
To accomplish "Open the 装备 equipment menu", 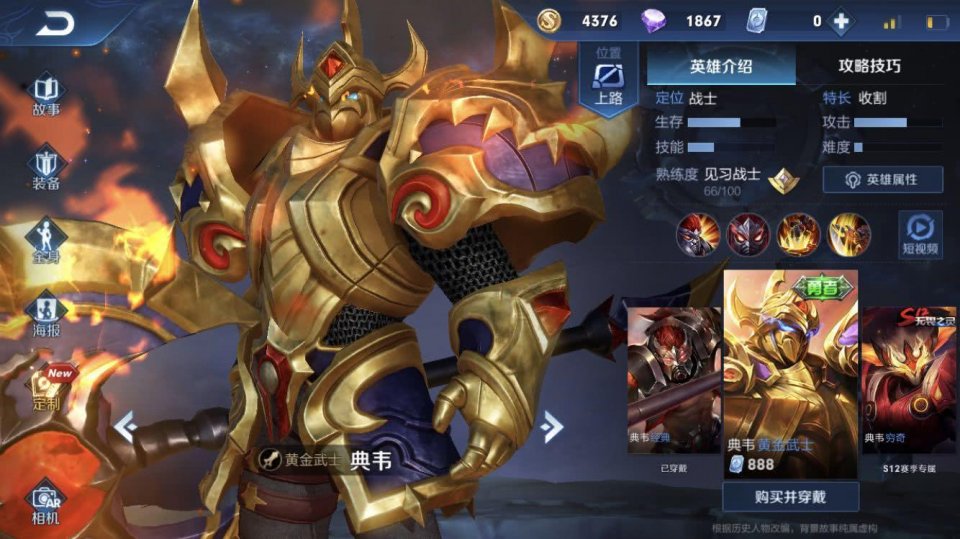I will [46, 170].
